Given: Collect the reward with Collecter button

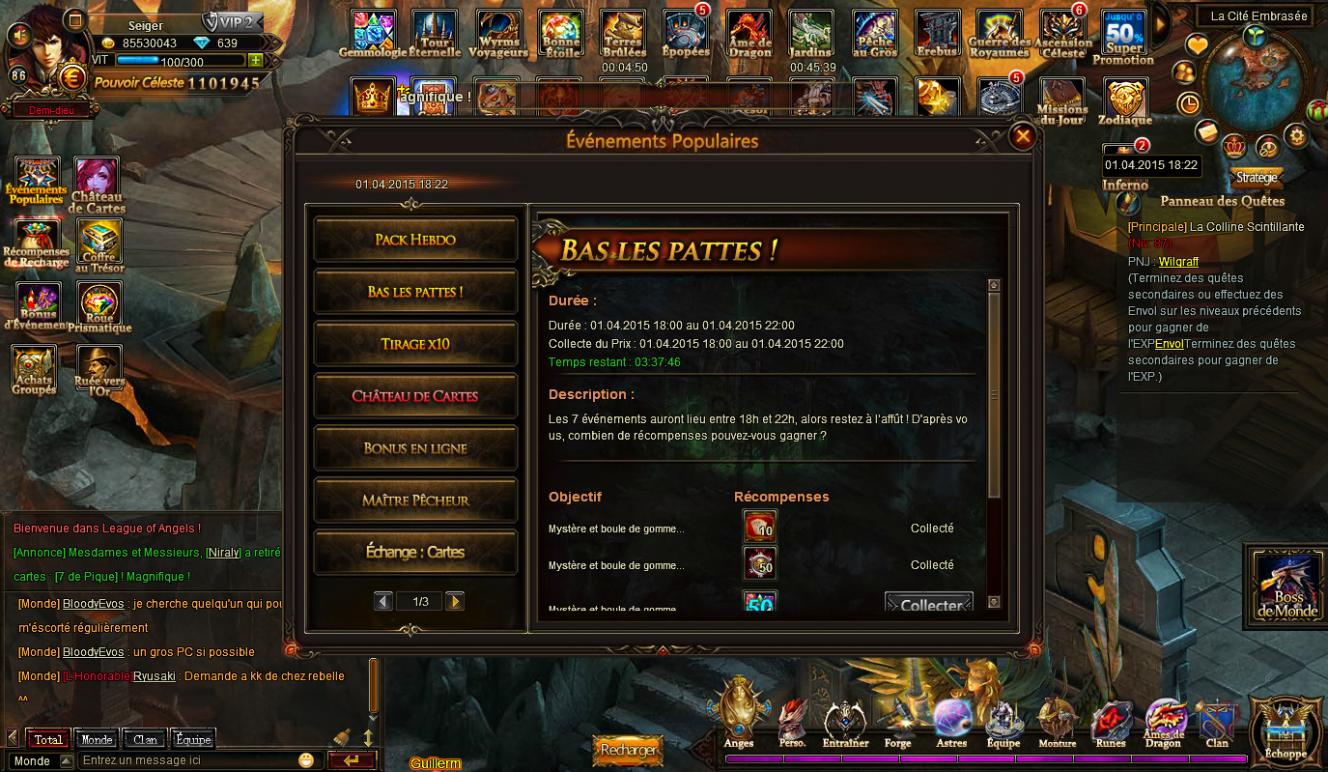Looking at the screenshot, I should click(928, 604).
